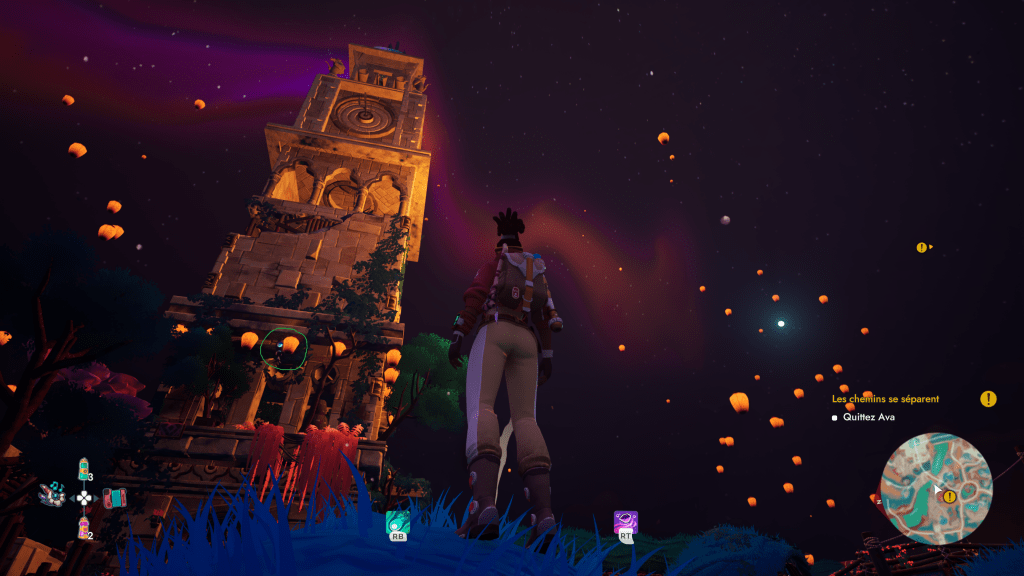Activate the purple ability icon

tap(625, 522)
